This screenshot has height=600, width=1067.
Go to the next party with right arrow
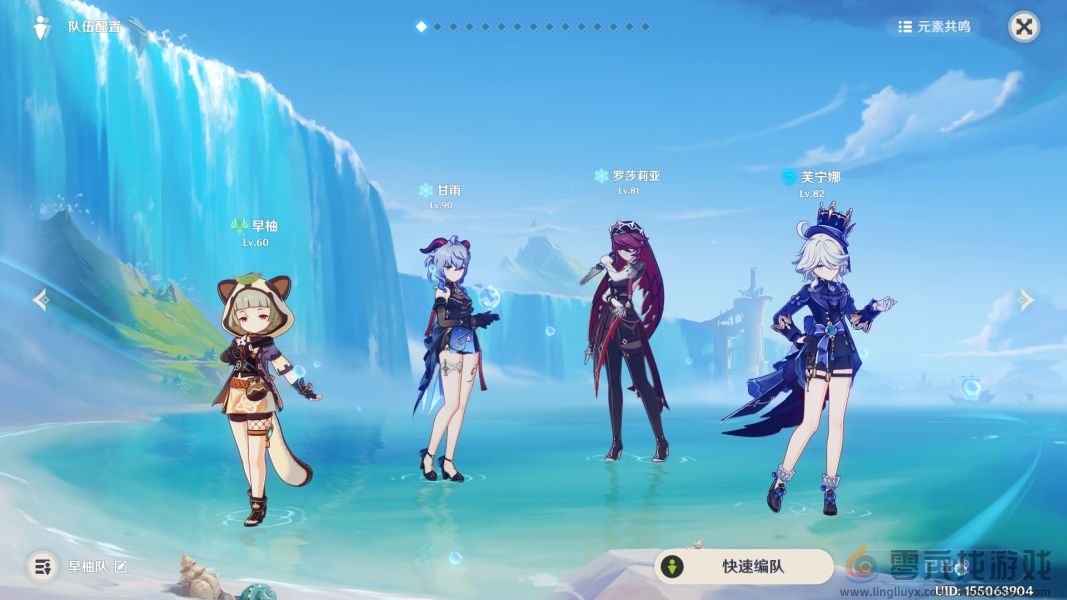point(1026,299)
